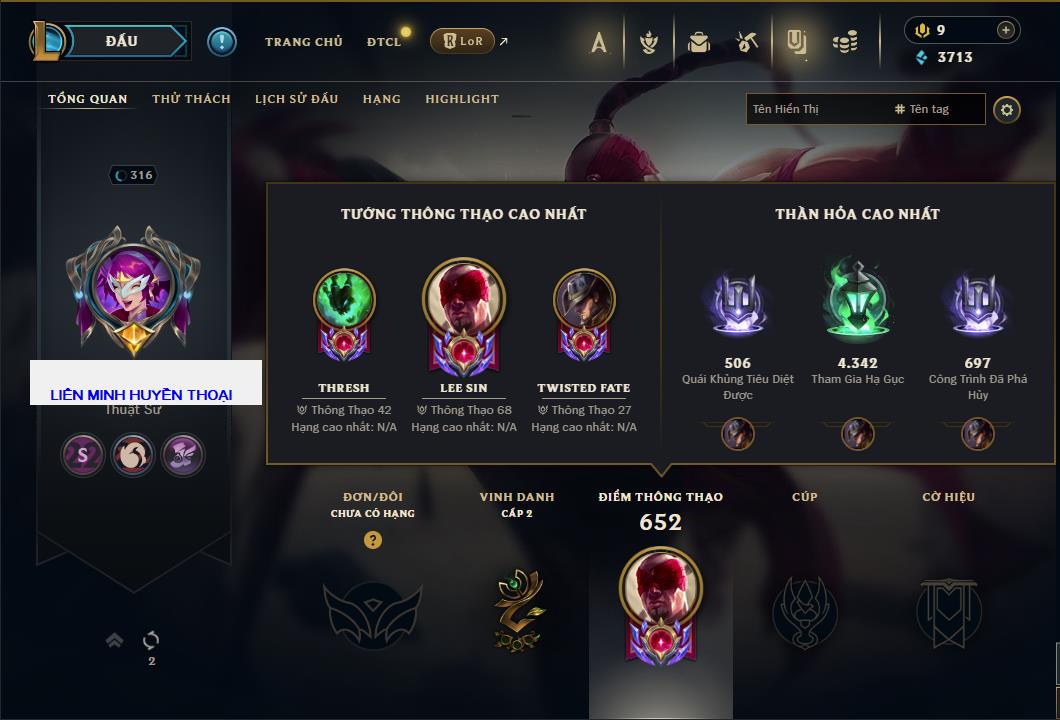Viewport: 1060px width, 720px height.
Task: Show the TỔNG QUAN overview tab
Action: click(x=88, y=99)
